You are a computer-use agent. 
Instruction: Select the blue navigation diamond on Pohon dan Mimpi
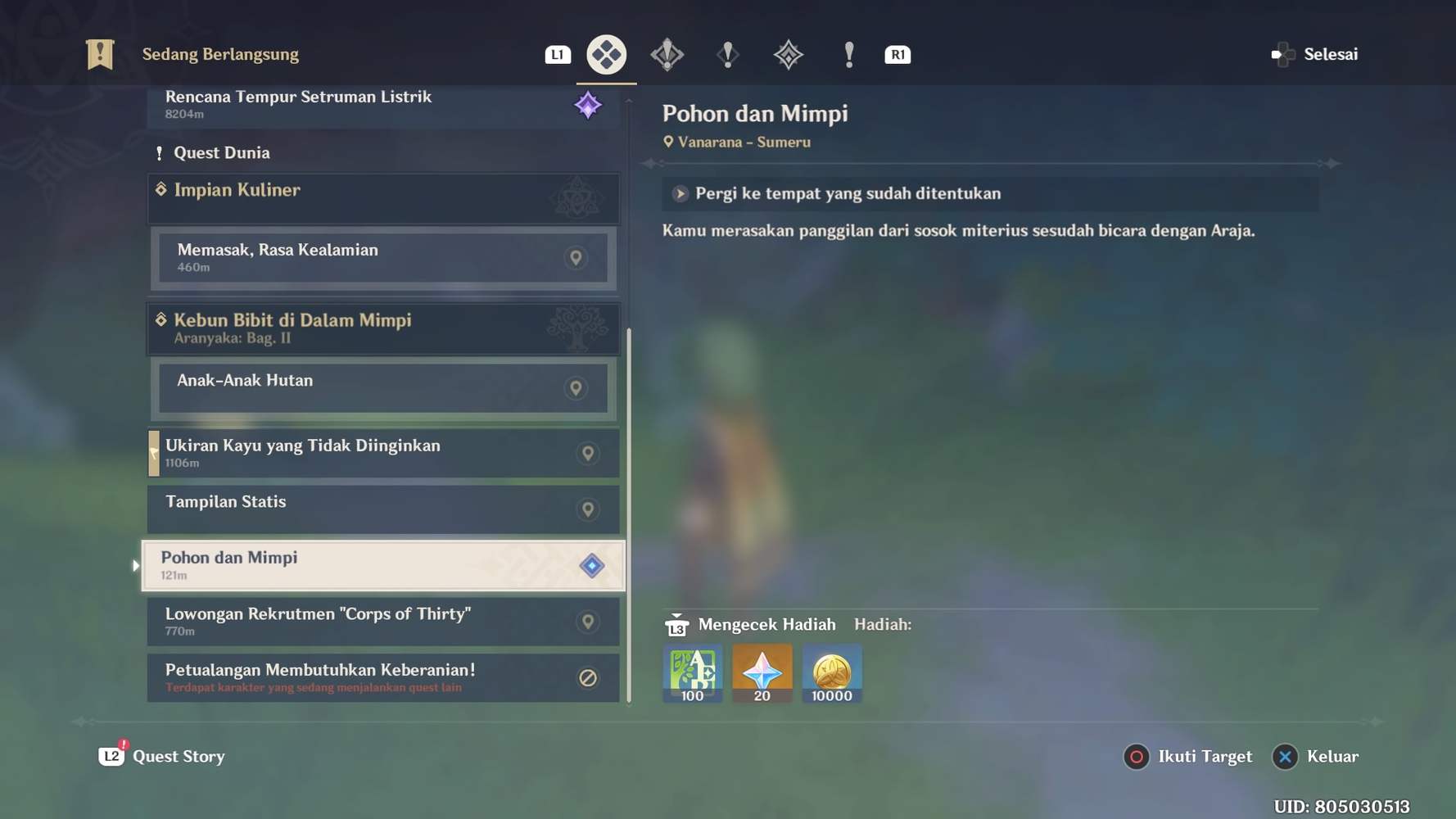click(591, 564)
